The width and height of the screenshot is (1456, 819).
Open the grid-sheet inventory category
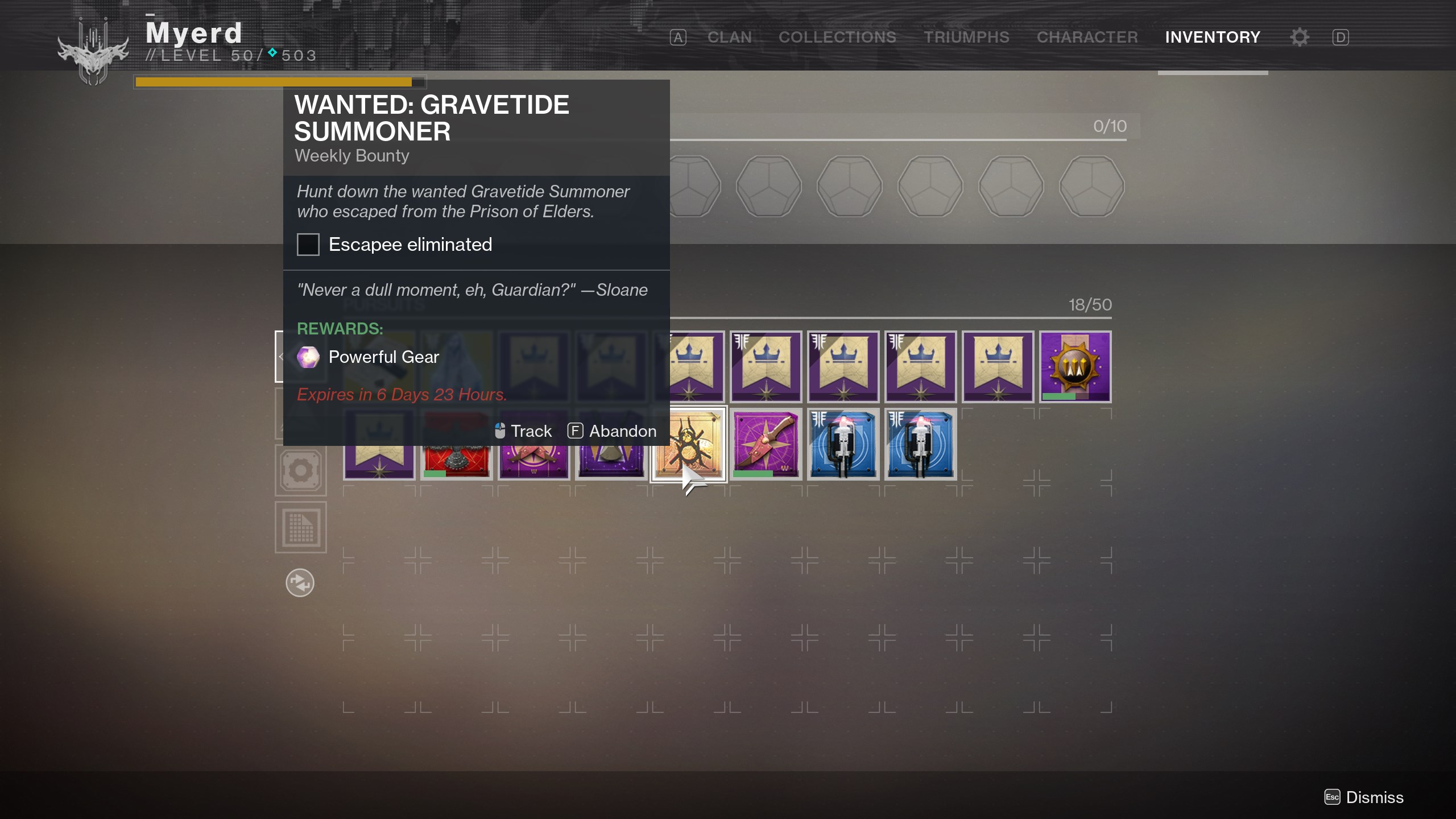pyautogui.click(x=301, y=527)
